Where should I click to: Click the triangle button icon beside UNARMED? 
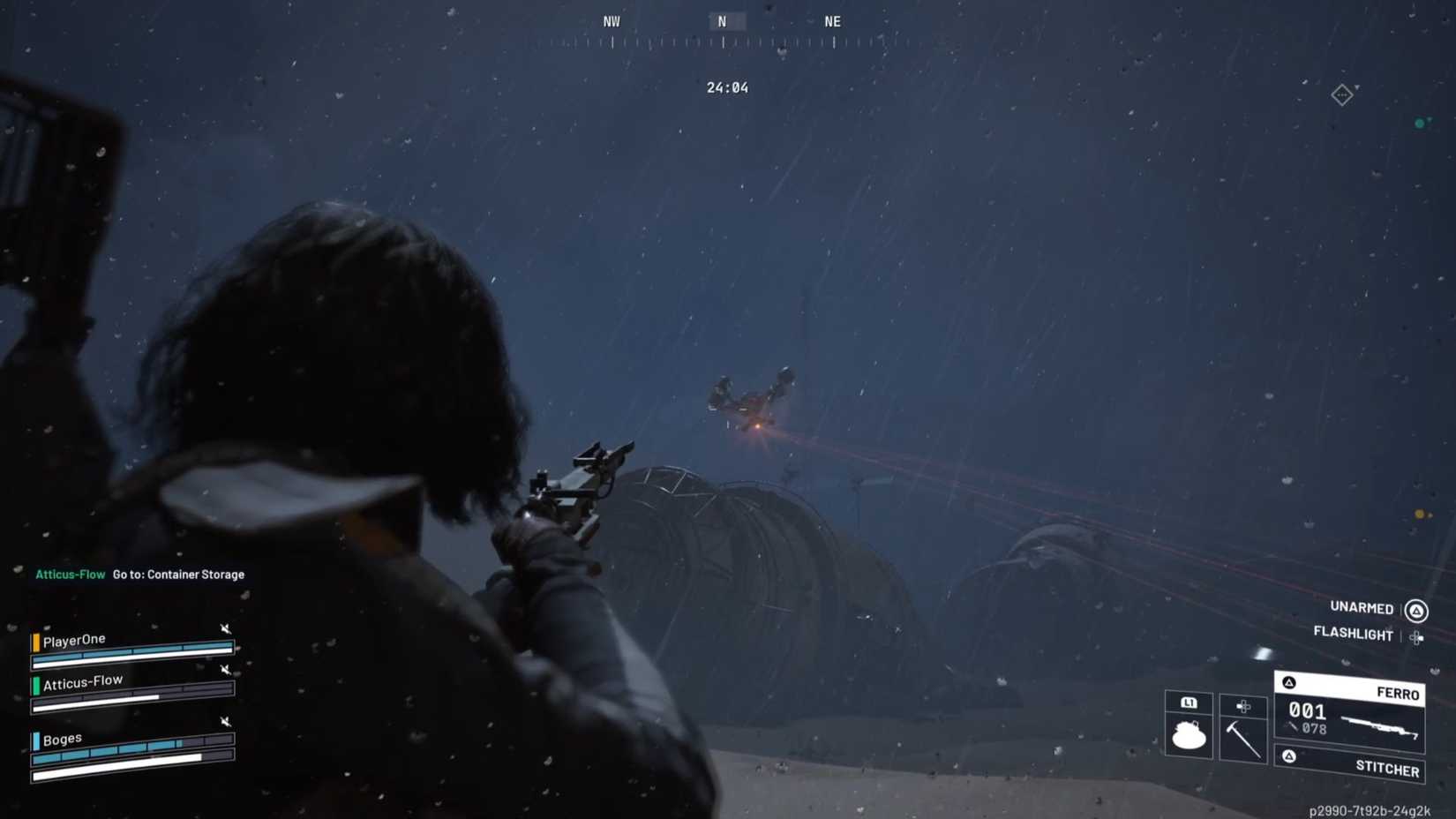pyautogui.click(x=1417, y=611)
